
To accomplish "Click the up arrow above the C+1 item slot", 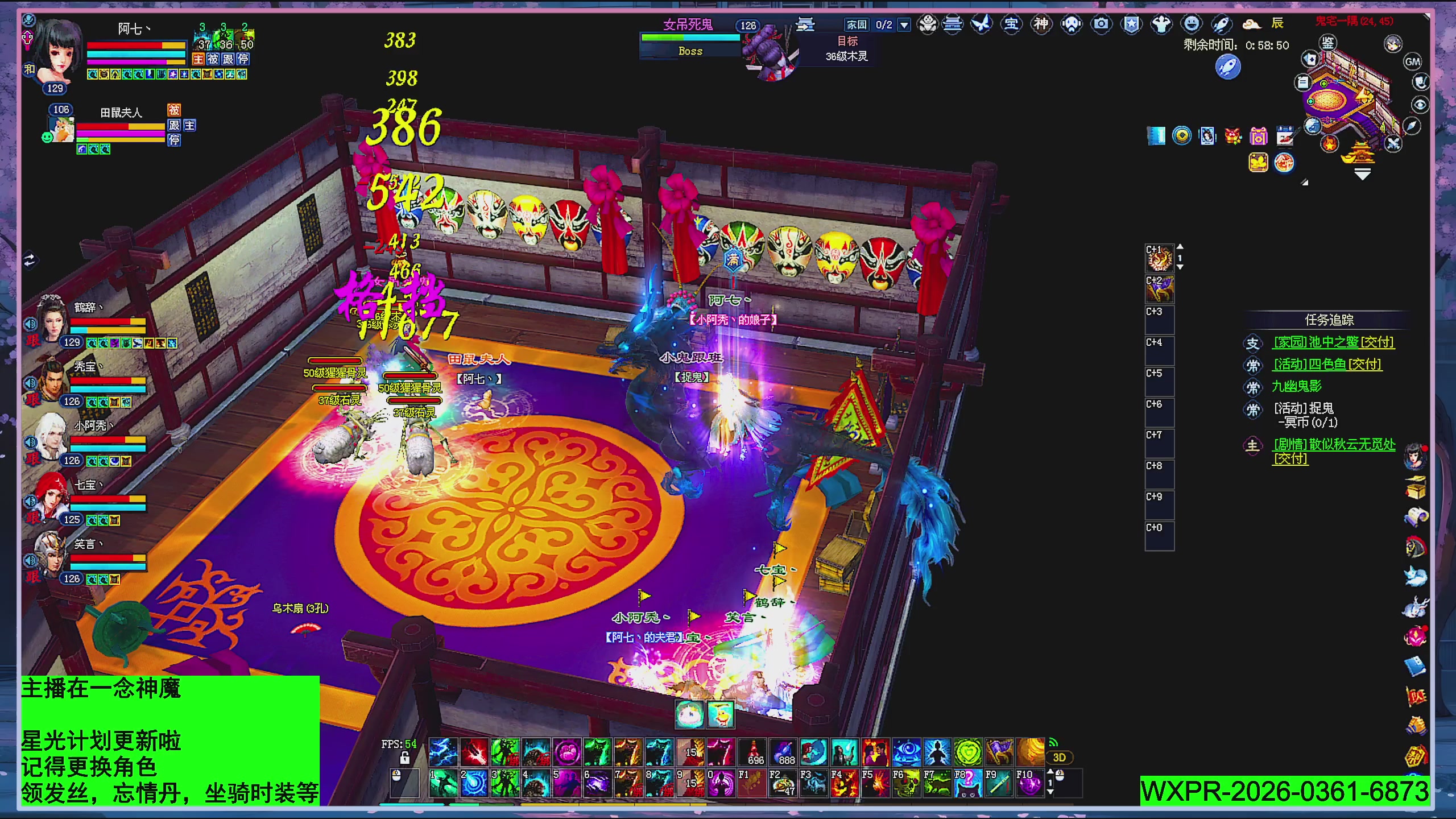I will (x=1180, y=246).
